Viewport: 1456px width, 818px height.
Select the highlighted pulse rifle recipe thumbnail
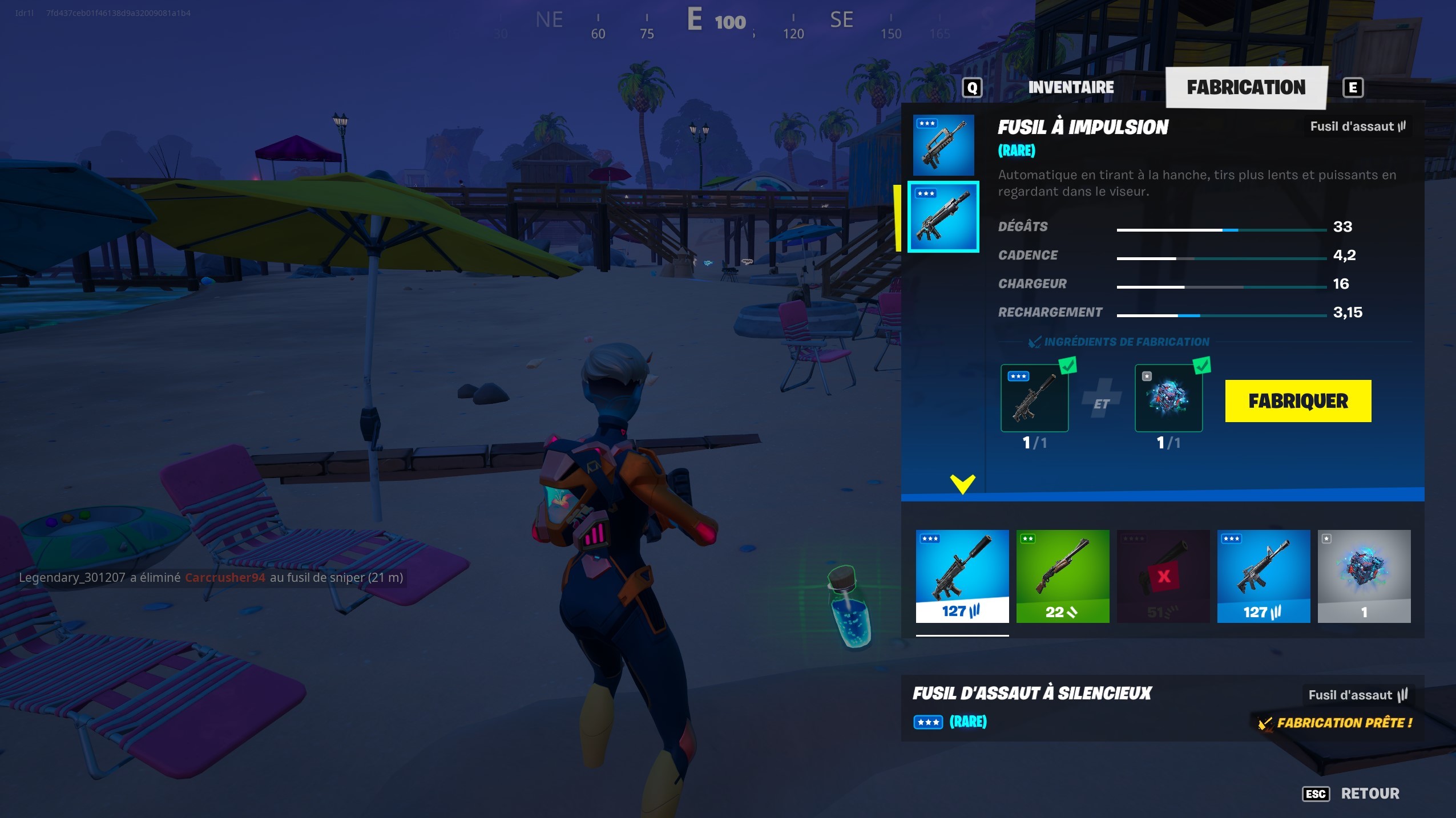[x=946, y=217]
